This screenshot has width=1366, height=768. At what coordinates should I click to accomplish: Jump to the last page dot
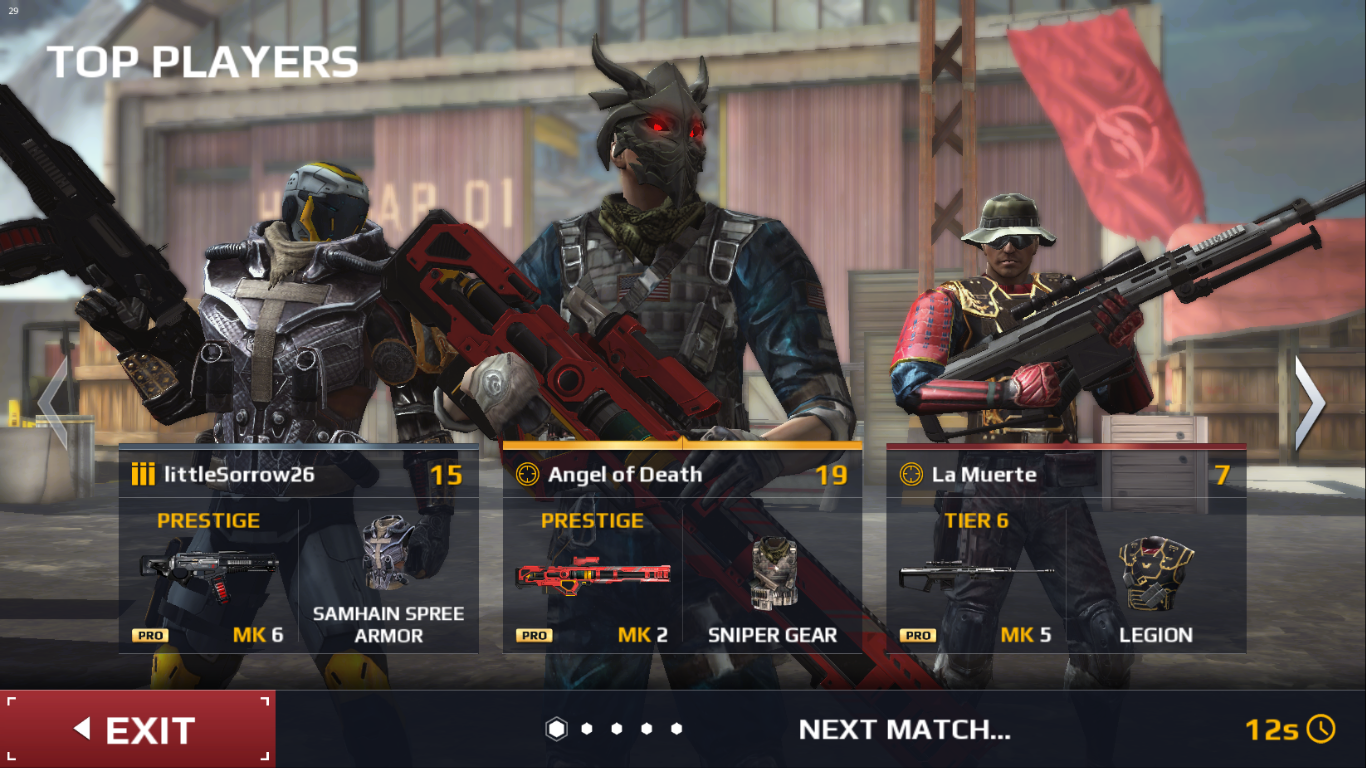pyautogui.click(x=677, y=729)
